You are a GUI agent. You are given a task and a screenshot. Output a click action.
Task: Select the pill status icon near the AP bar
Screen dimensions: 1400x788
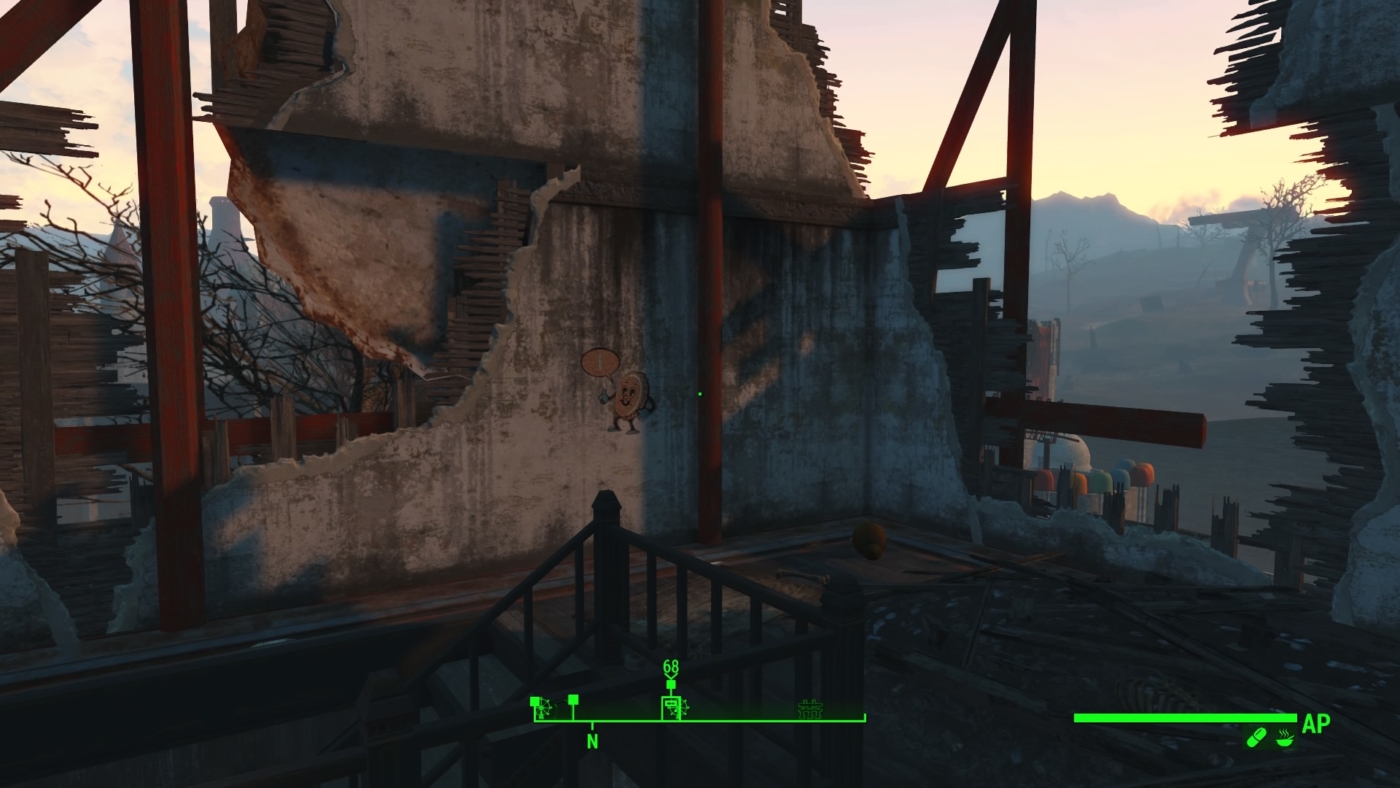(x=1256, y=738)
